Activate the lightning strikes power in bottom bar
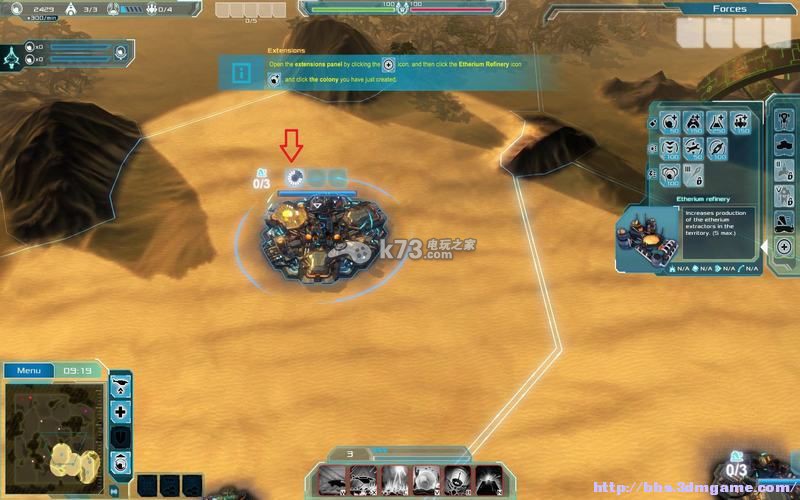The height and width of the screenshot is (500, 800). point(395,479)
